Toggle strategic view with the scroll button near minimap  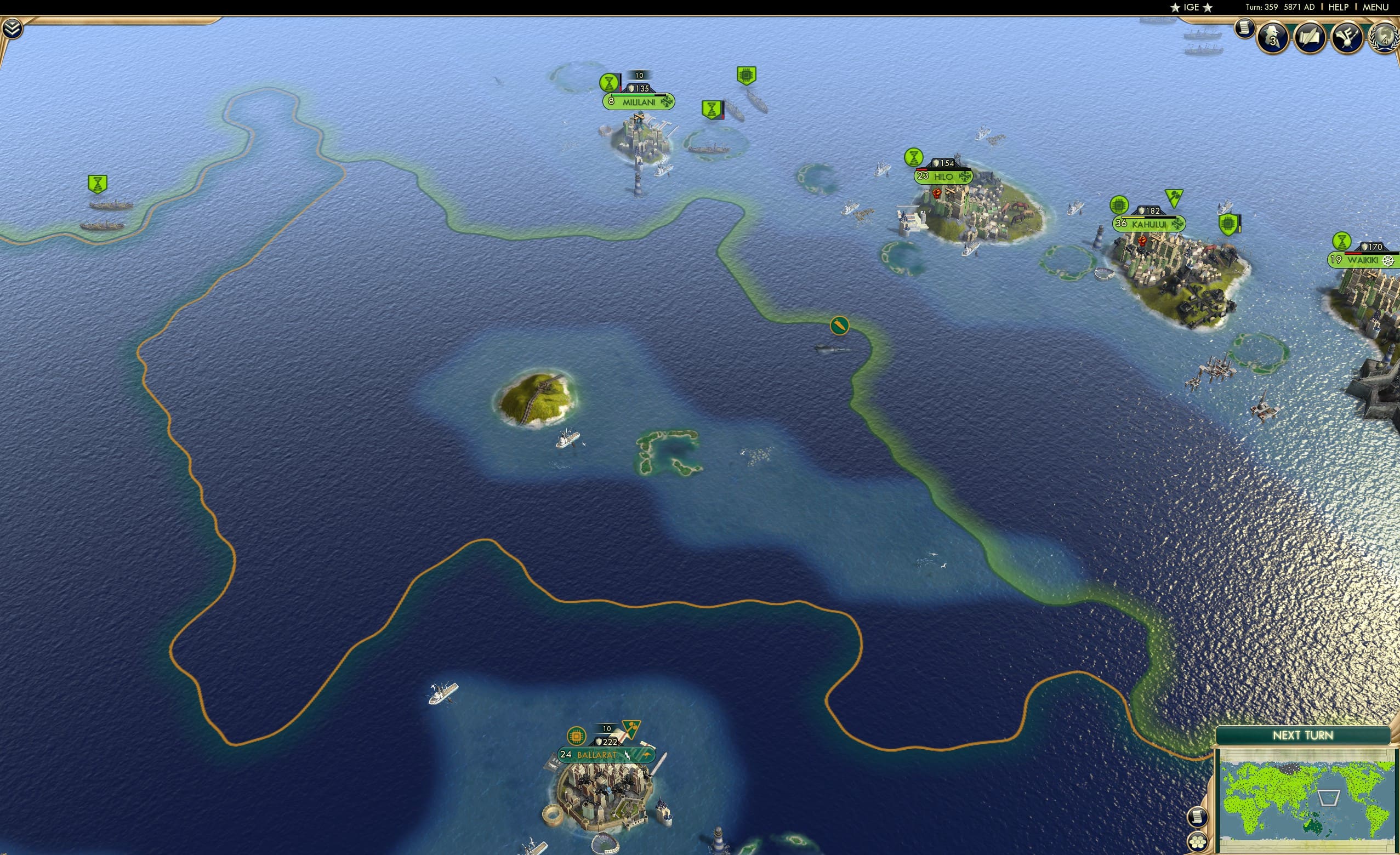(1198, 818)
